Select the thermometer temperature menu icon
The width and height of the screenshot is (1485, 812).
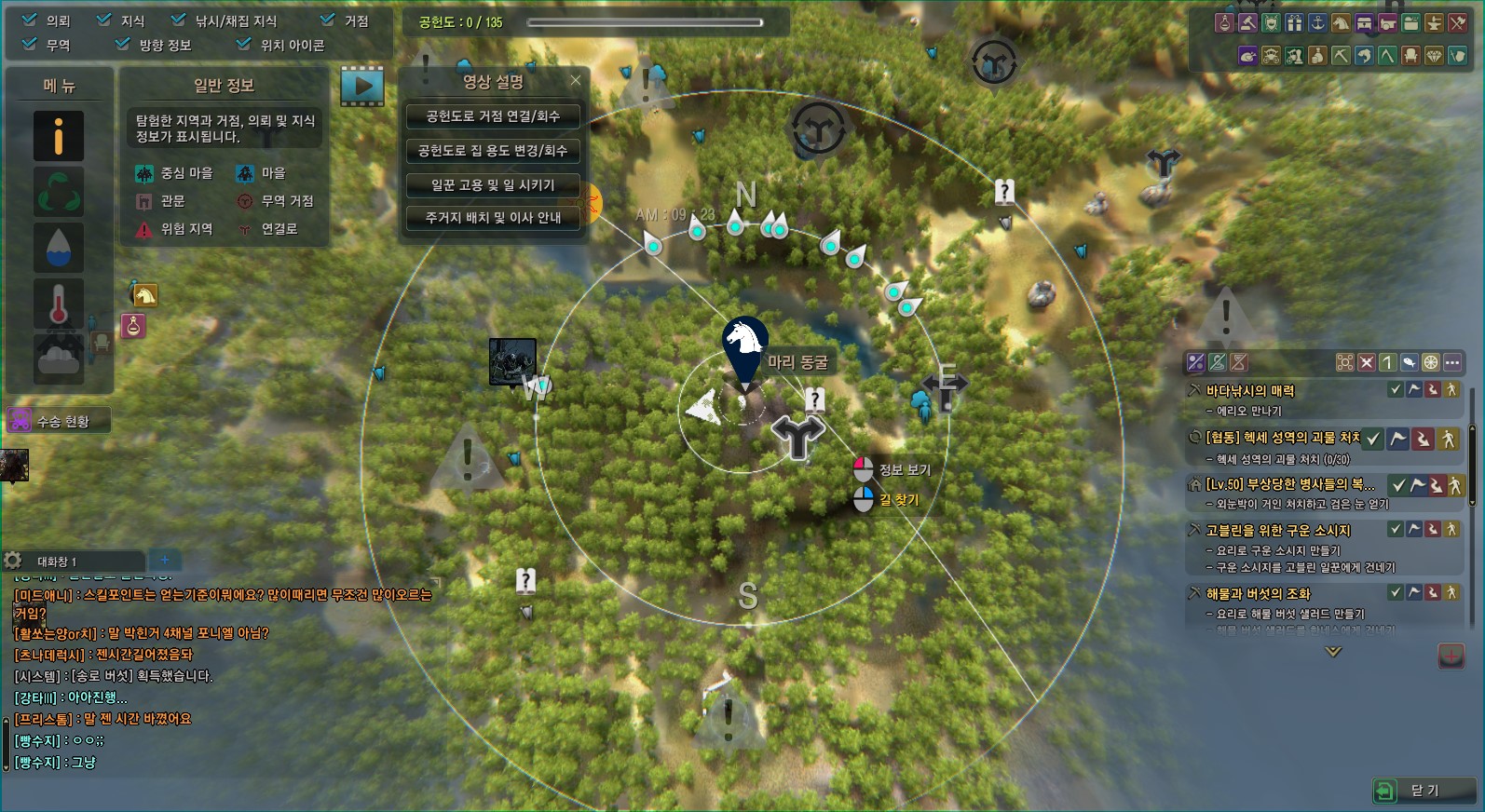[x=59, y=304]
